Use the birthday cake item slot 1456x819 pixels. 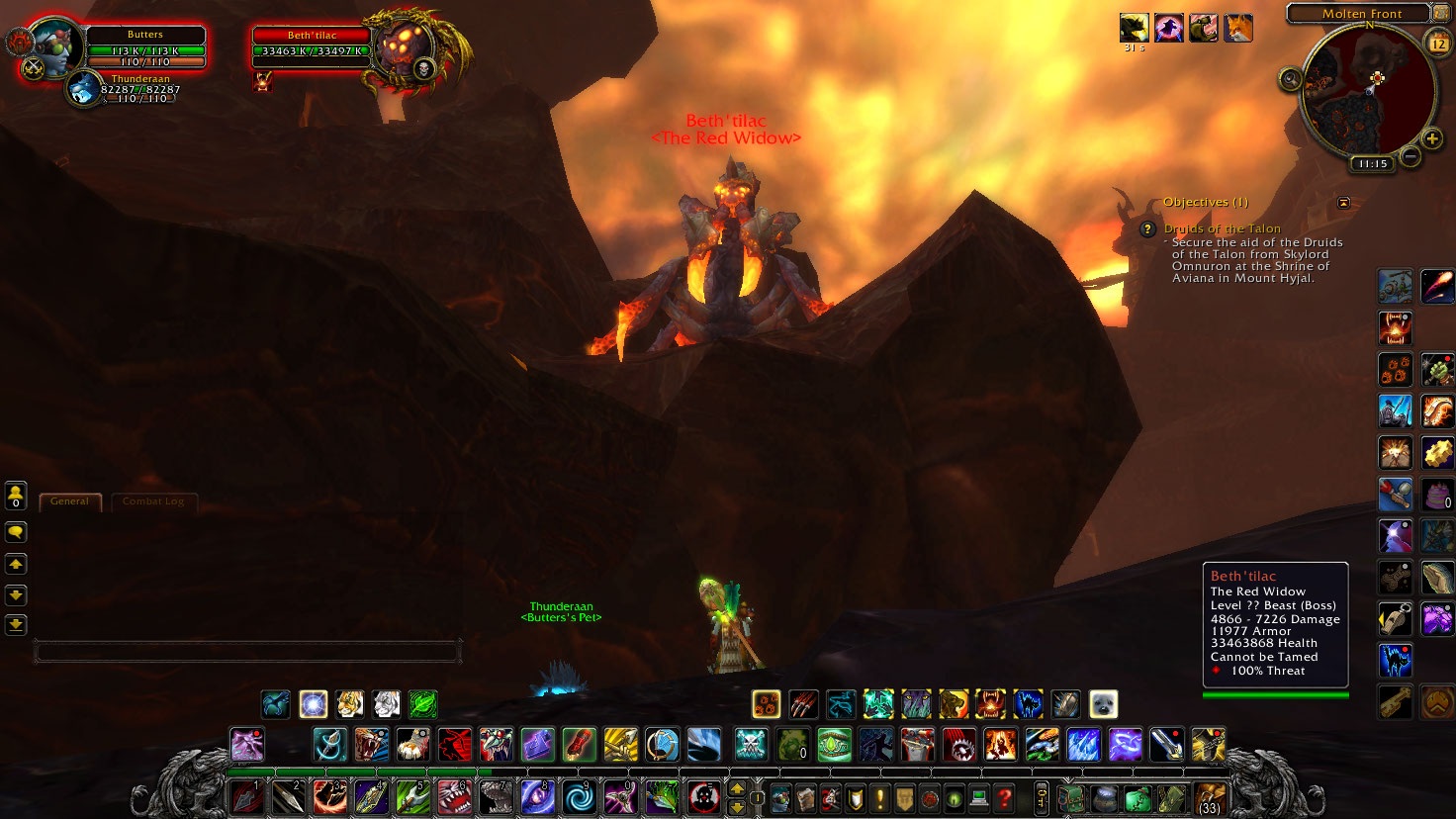click(x=1436, y=495)
